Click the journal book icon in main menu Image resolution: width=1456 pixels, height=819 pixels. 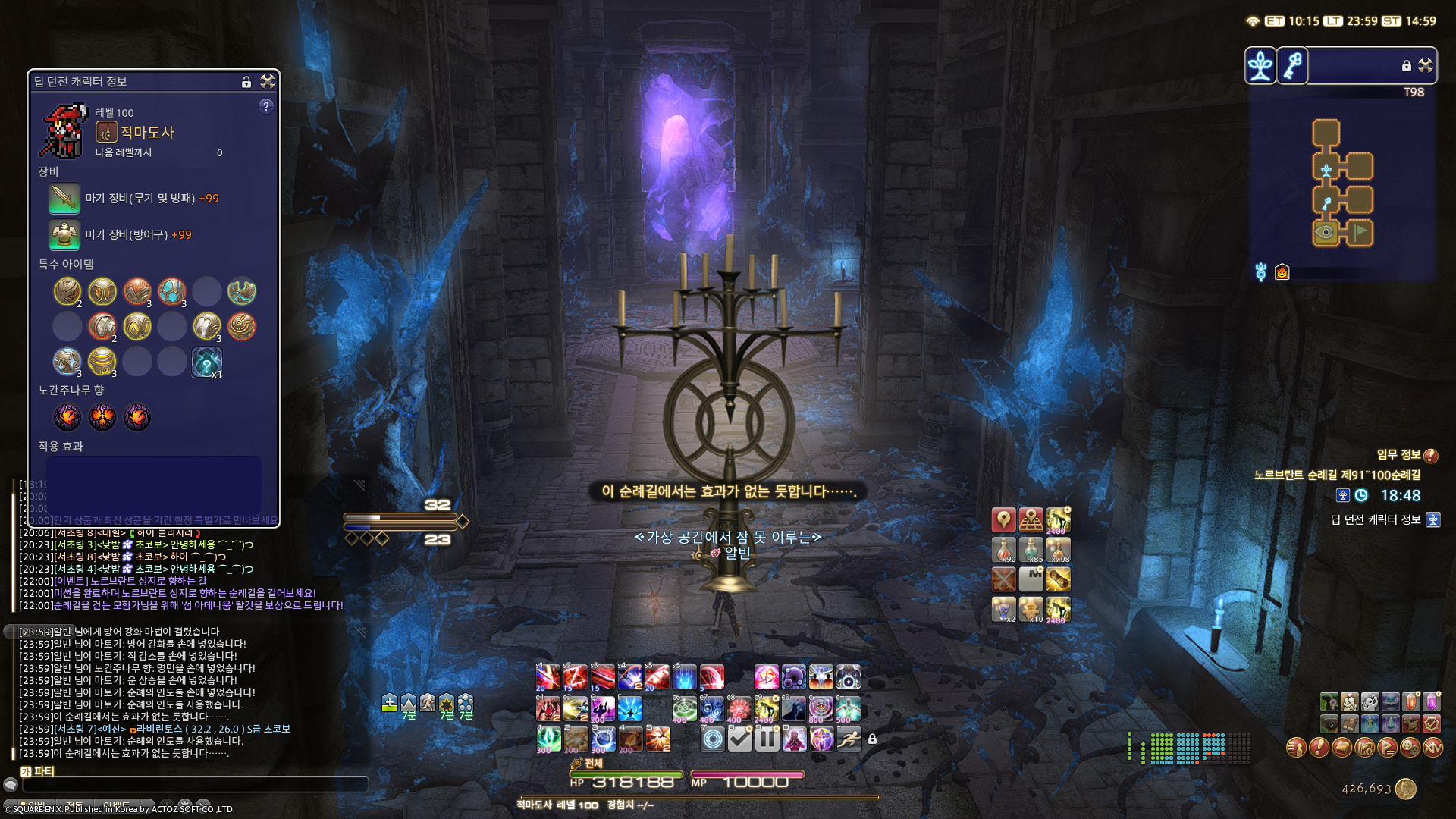coord(1342,749)
